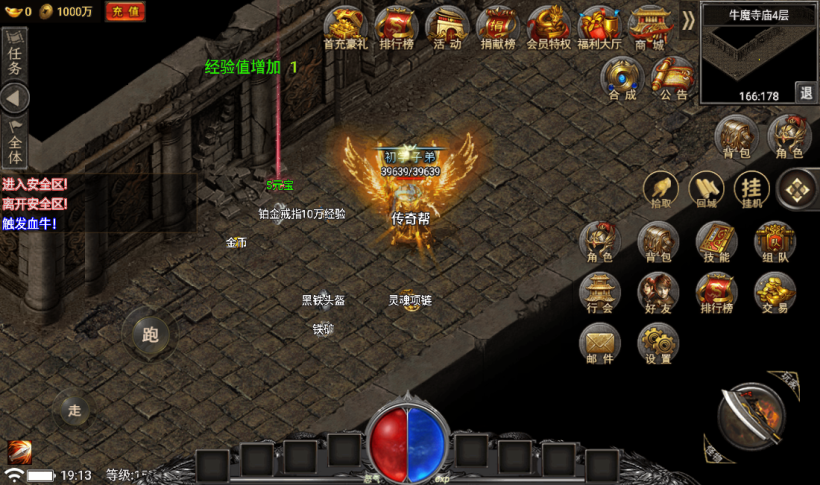The image size is (820, 485).
Task: Open the 充值 recharge button
Action: [125, 11]
